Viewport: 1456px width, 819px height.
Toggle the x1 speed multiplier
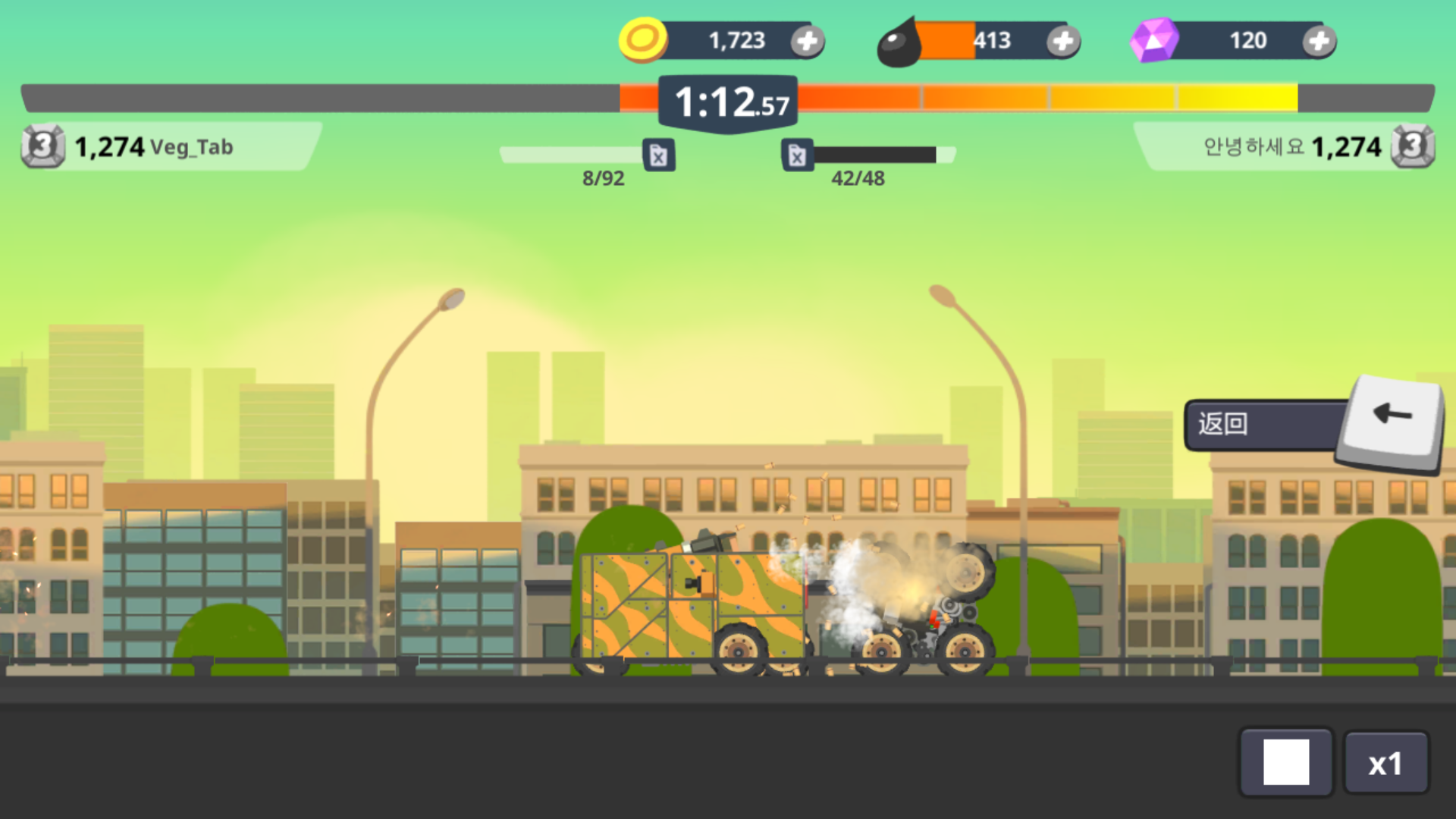1387,762
